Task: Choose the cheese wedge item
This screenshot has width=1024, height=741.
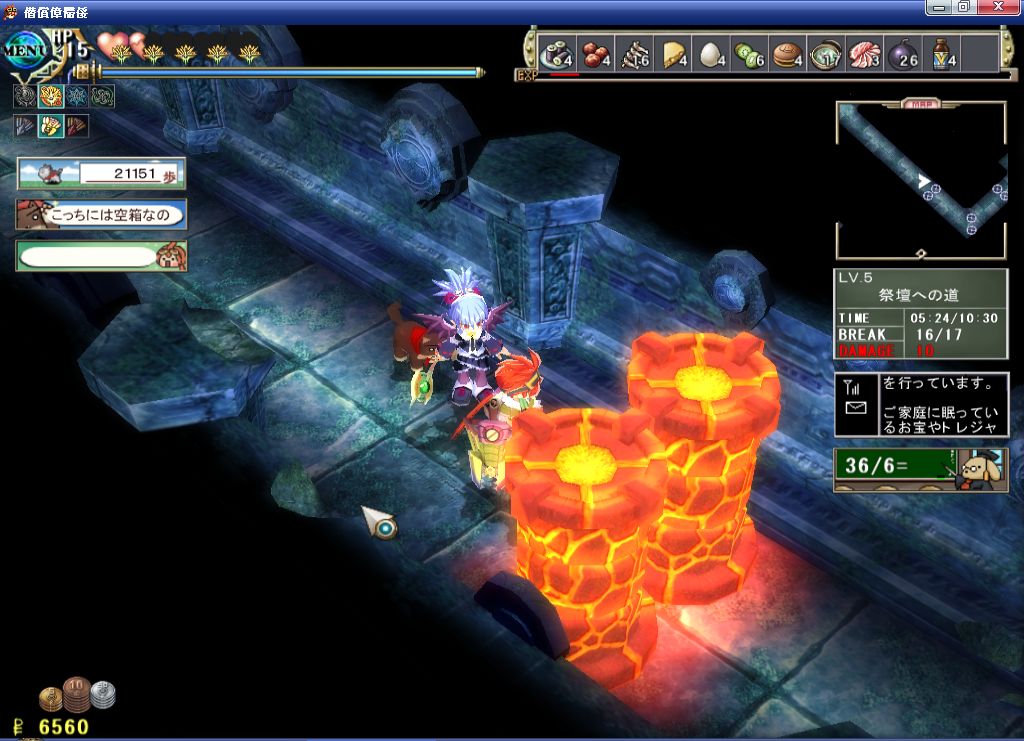Action: tap(673, 54)
